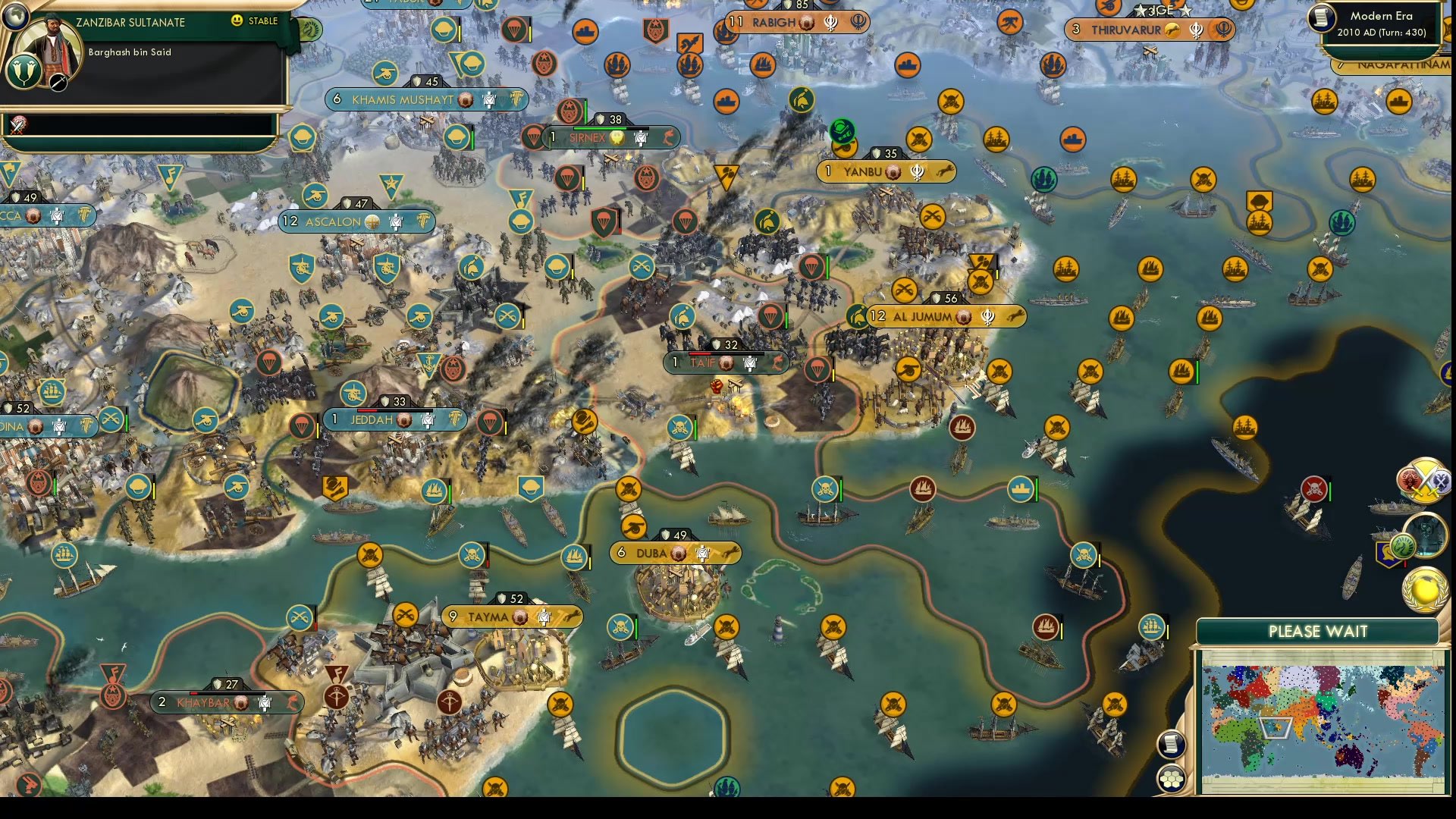Click the globe icon in the top-left corner
This screenshot has height=819, width=1456.
tap(15, 17)
